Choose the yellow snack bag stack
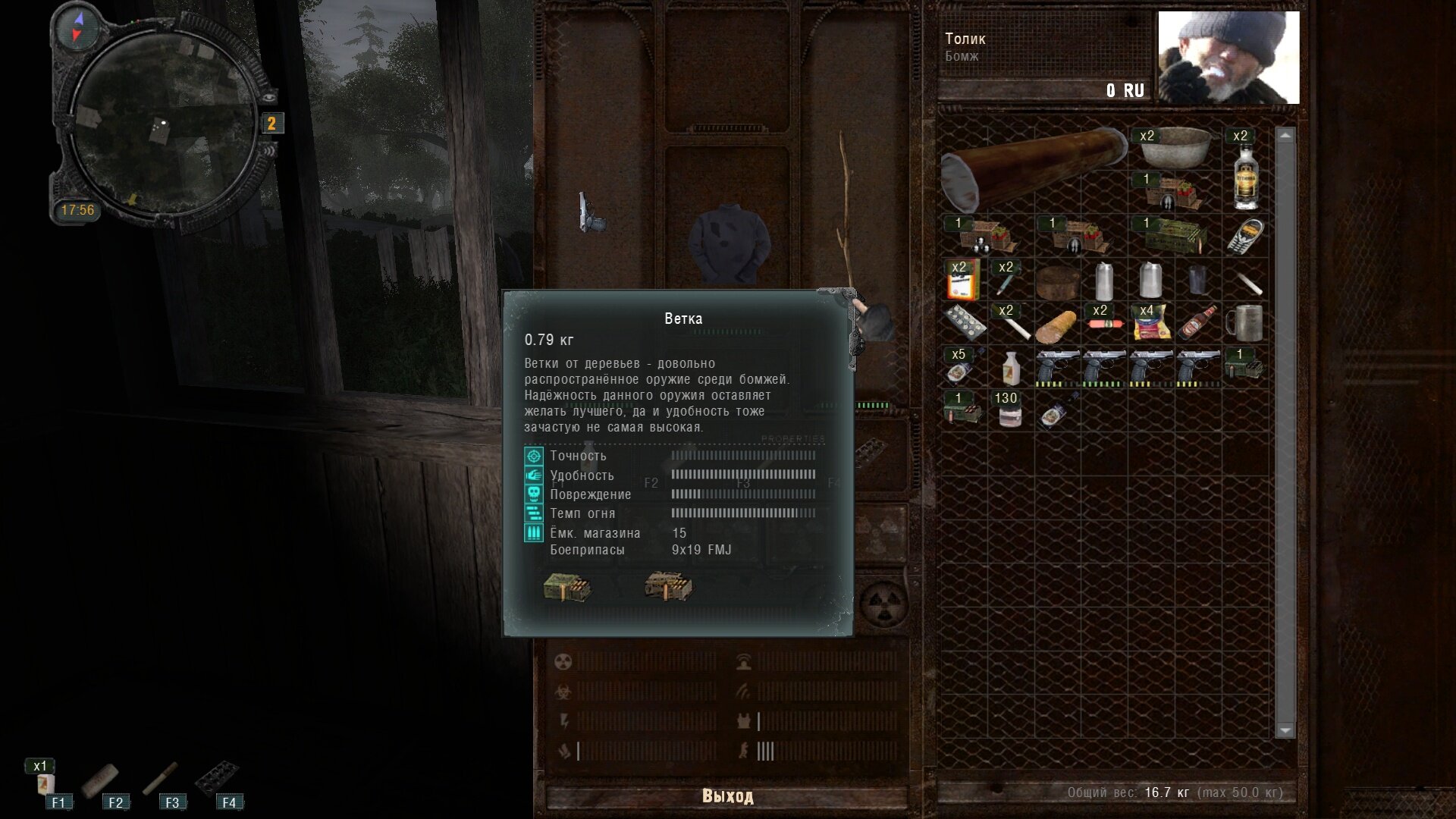The image size is (1456, 819). (1151, 323)
